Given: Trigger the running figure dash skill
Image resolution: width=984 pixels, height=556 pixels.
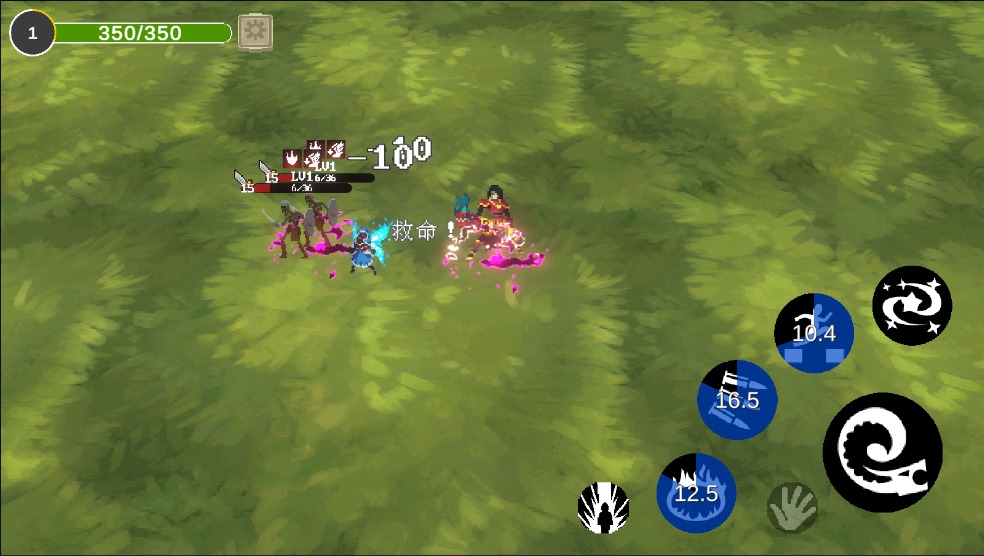Looking at the screenshot, I should 814,333.
